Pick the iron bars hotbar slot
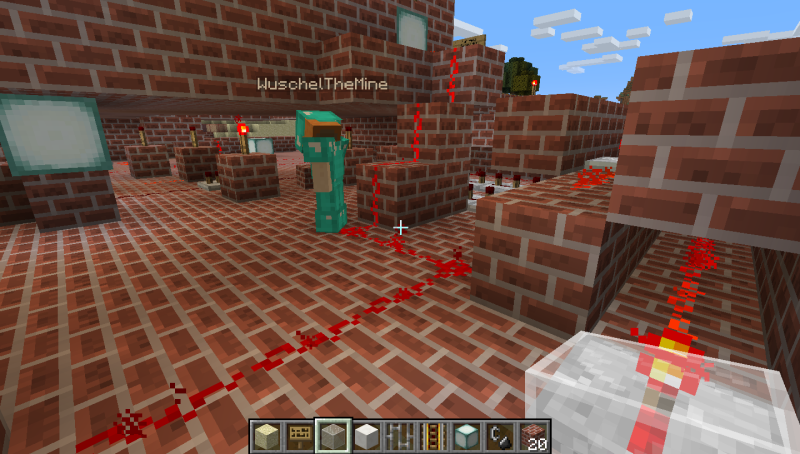The height and width of the screenshot is (454, 800). pyautogui.click(x=399, y=436)
